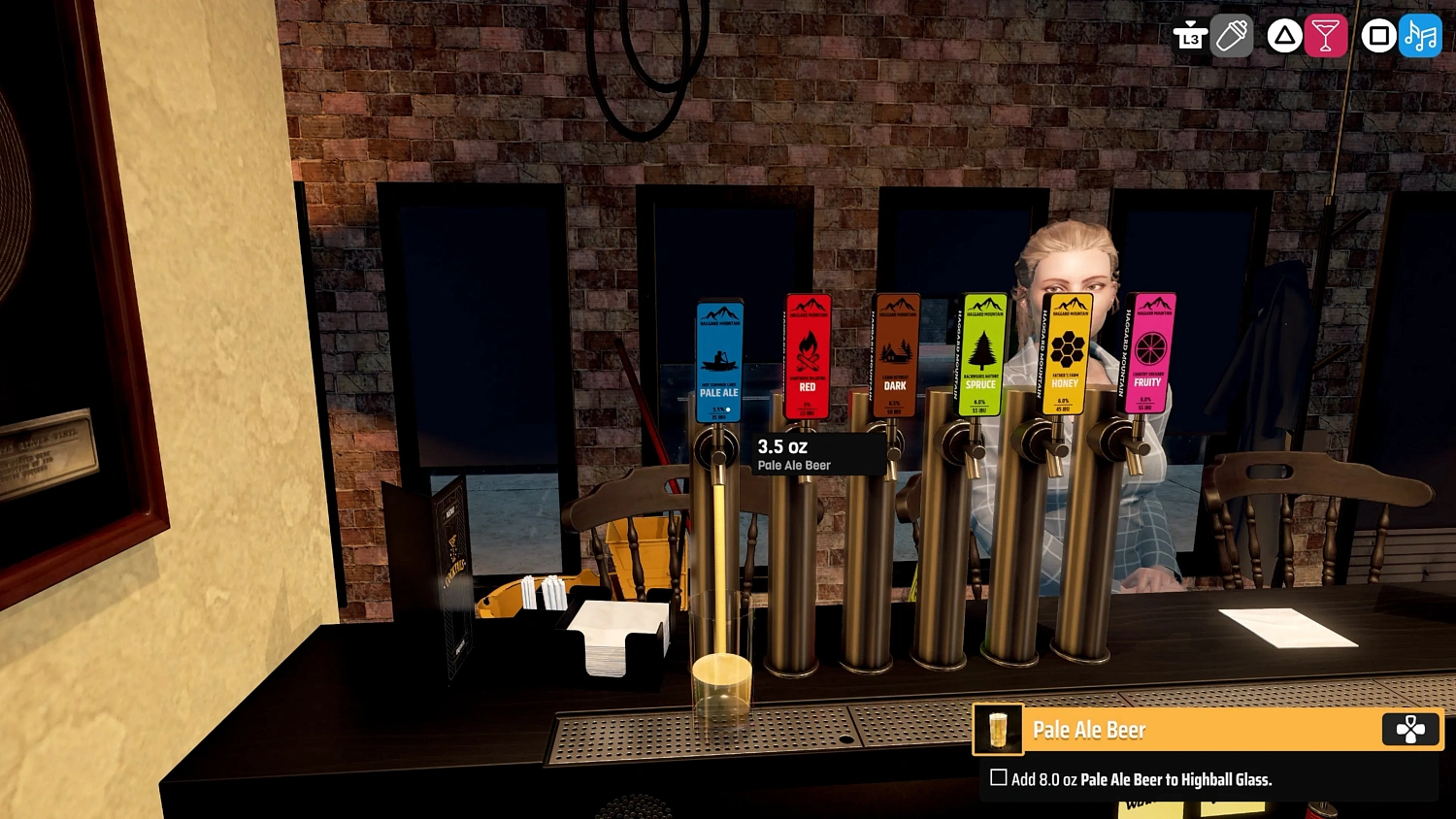The height and width of the screenshot is (819, 1456).
Task: Open recipes via the pink martini glass icon
Action: 1326,36
